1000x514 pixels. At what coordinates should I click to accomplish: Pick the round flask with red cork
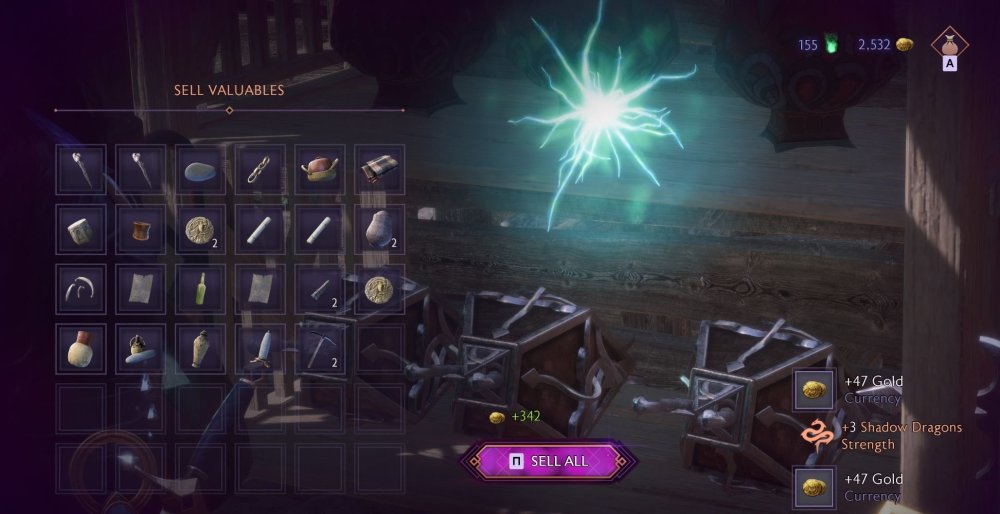point(80,349)
